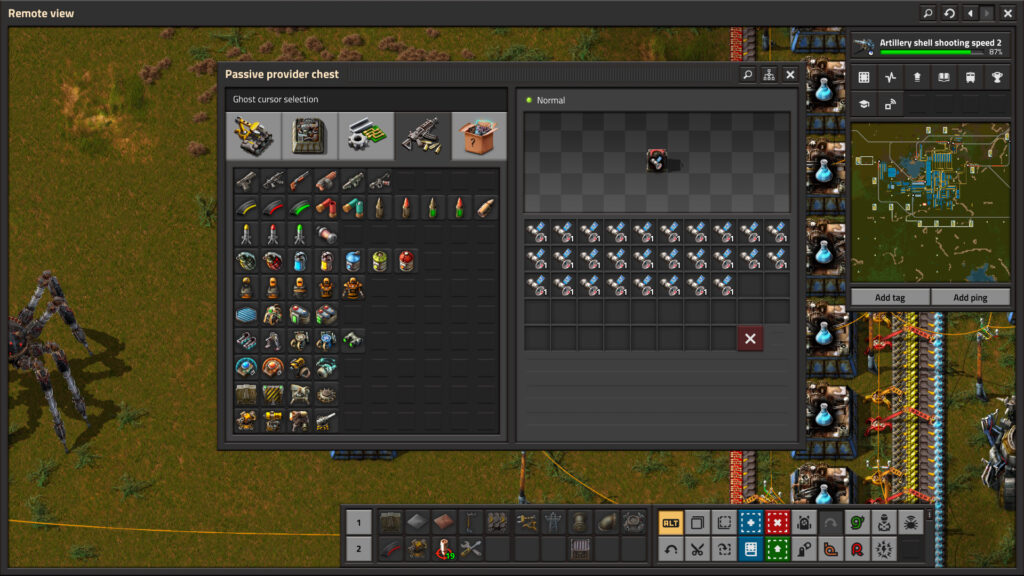Switch to the Production category tab

310,136
